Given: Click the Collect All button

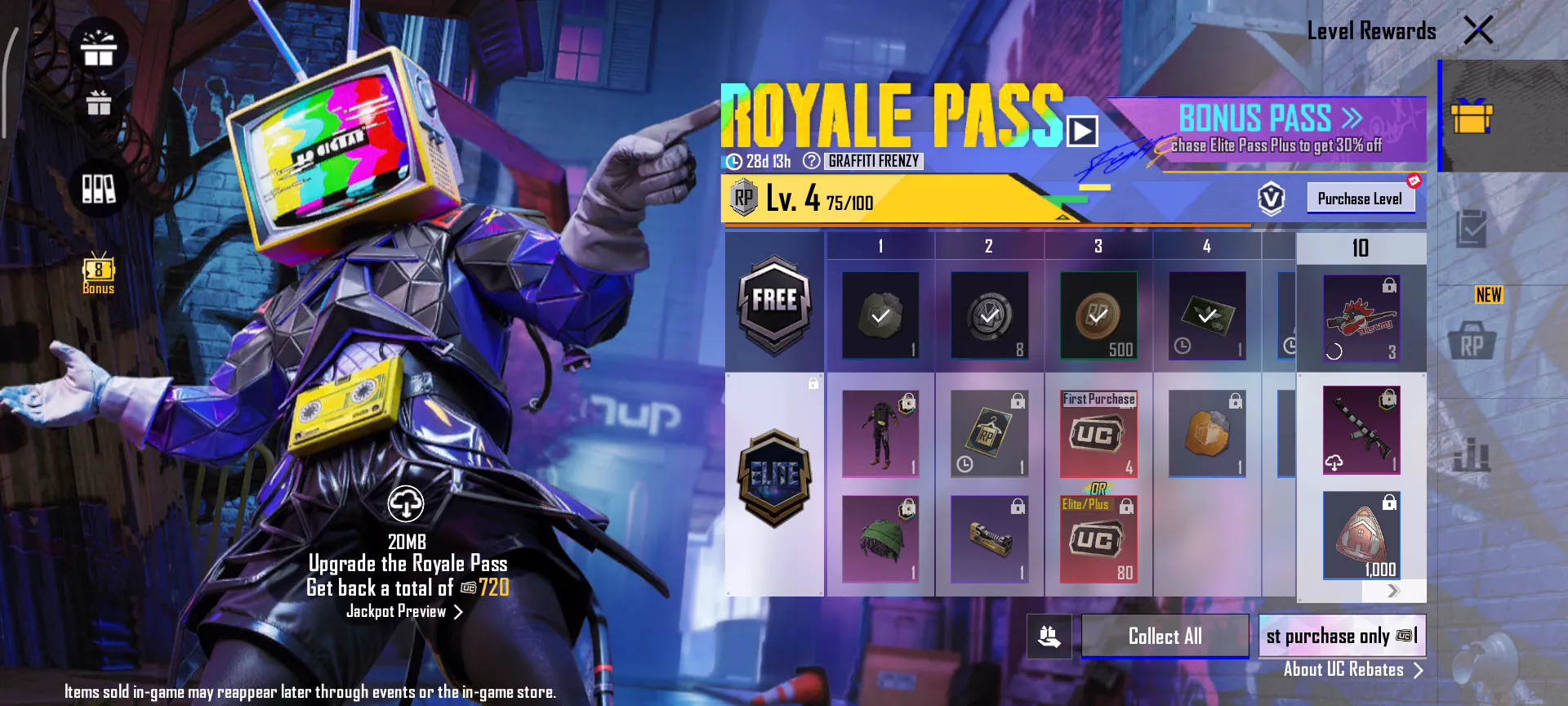Looking at the screenshot, I should point(1165,636).
